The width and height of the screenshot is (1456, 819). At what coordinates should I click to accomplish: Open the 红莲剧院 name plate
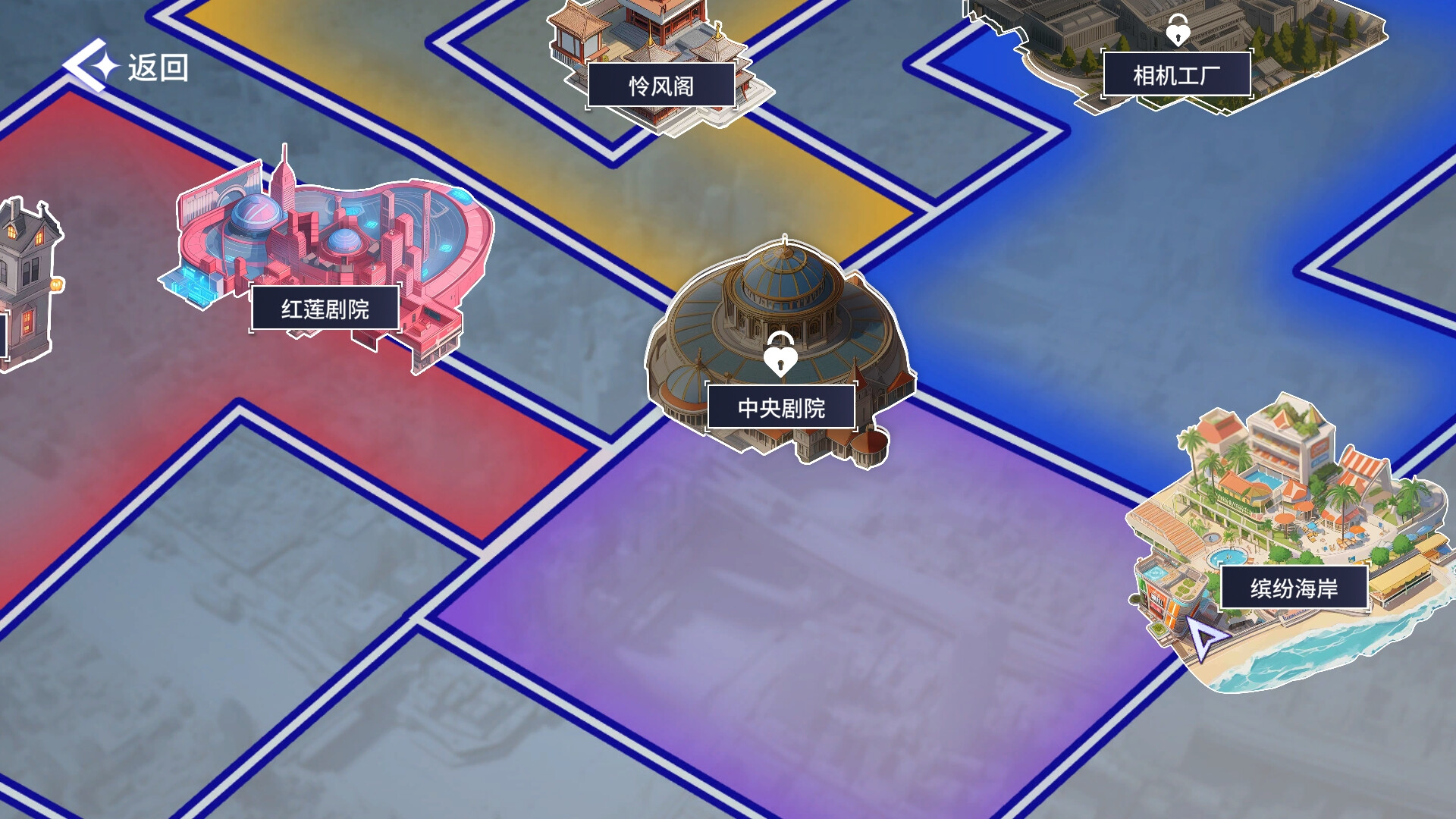tap(326, 308)
